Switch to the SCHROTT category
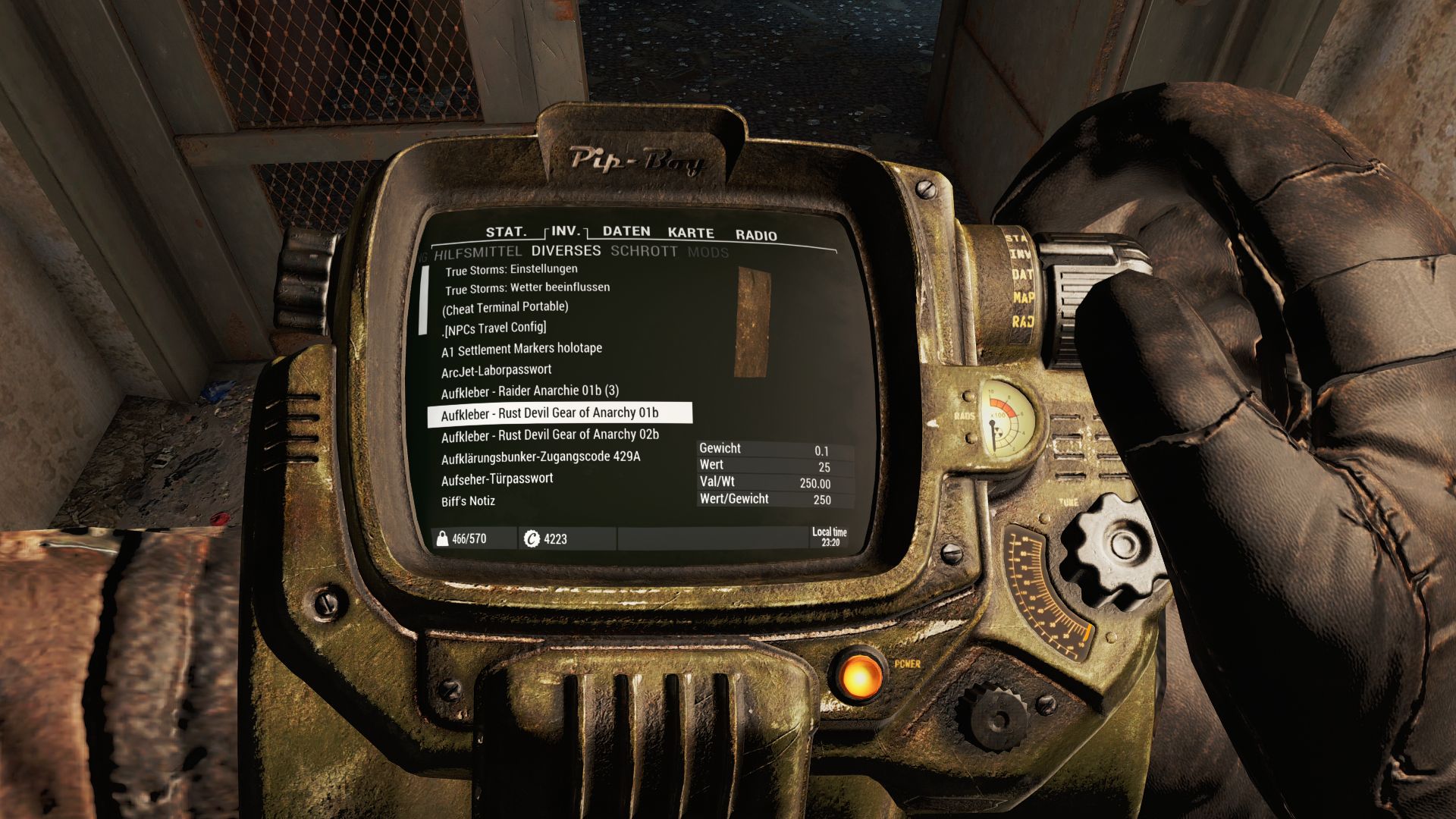The width and height of the screenshot is (1456, 819). [644, 251]
